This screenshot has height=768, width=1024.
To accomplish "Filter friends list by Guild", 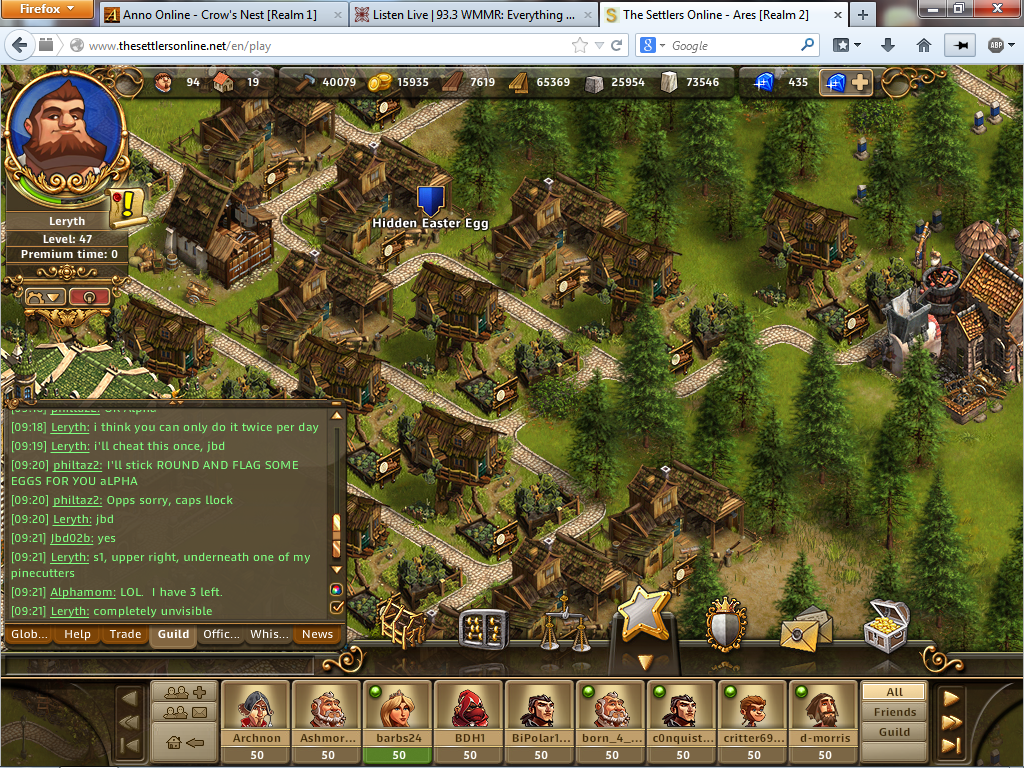I will pos(894,732).
